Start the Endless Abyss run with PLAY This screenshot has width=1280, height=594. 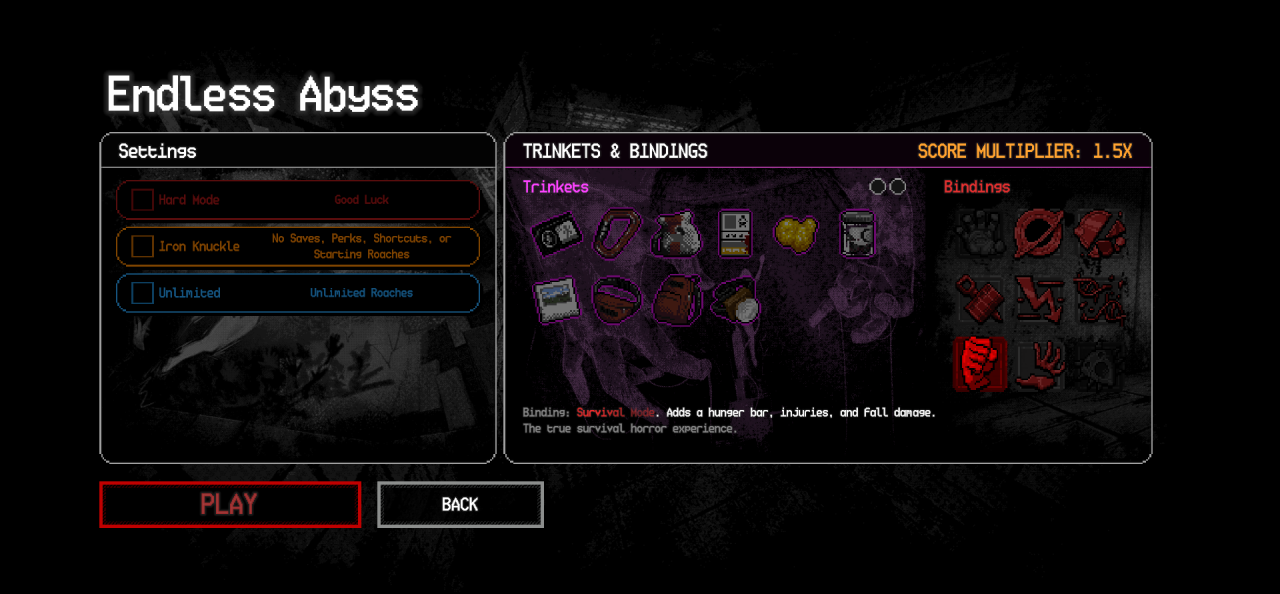pos(229,504)
